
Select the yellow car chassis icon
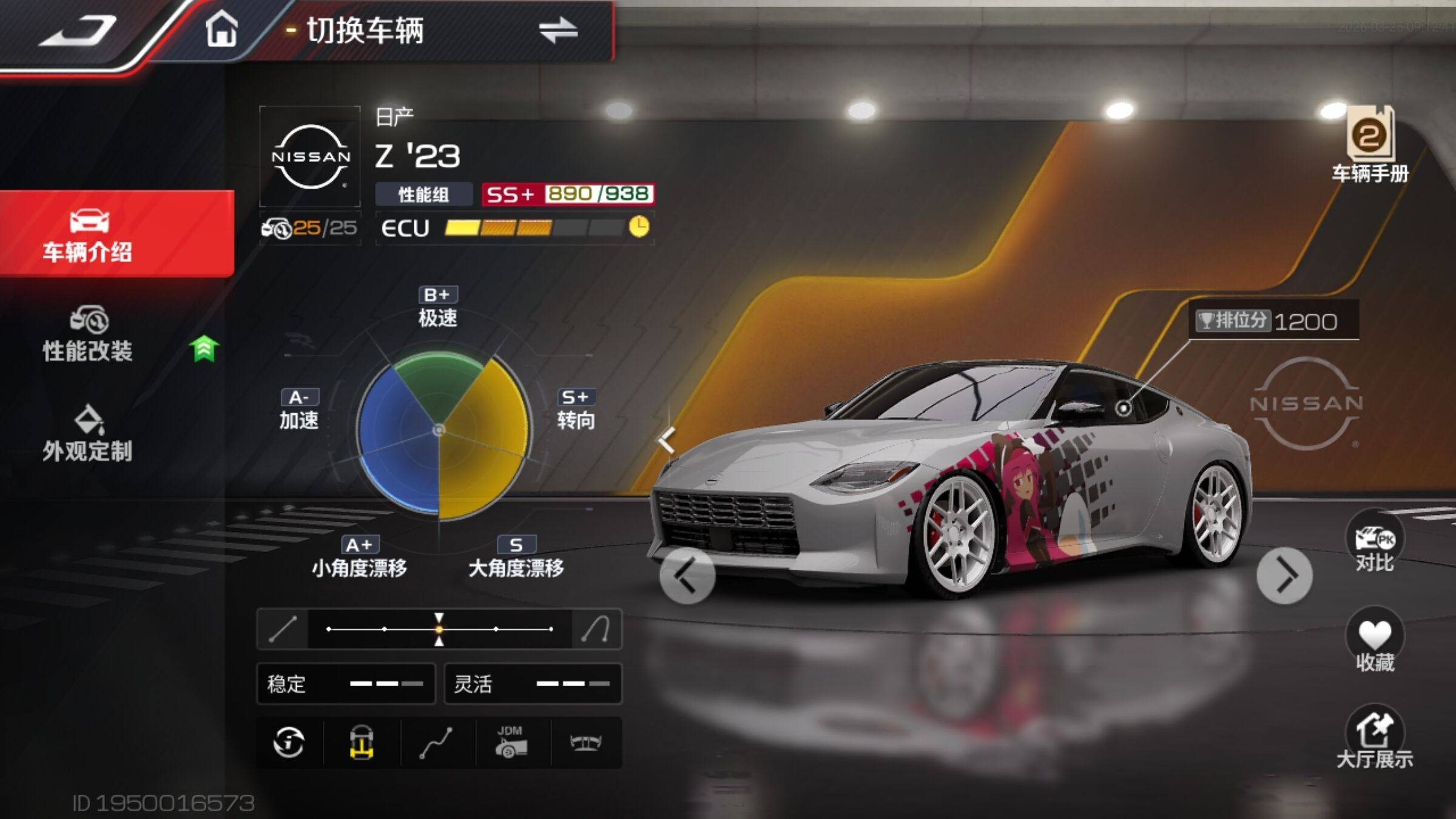[362, 743]
